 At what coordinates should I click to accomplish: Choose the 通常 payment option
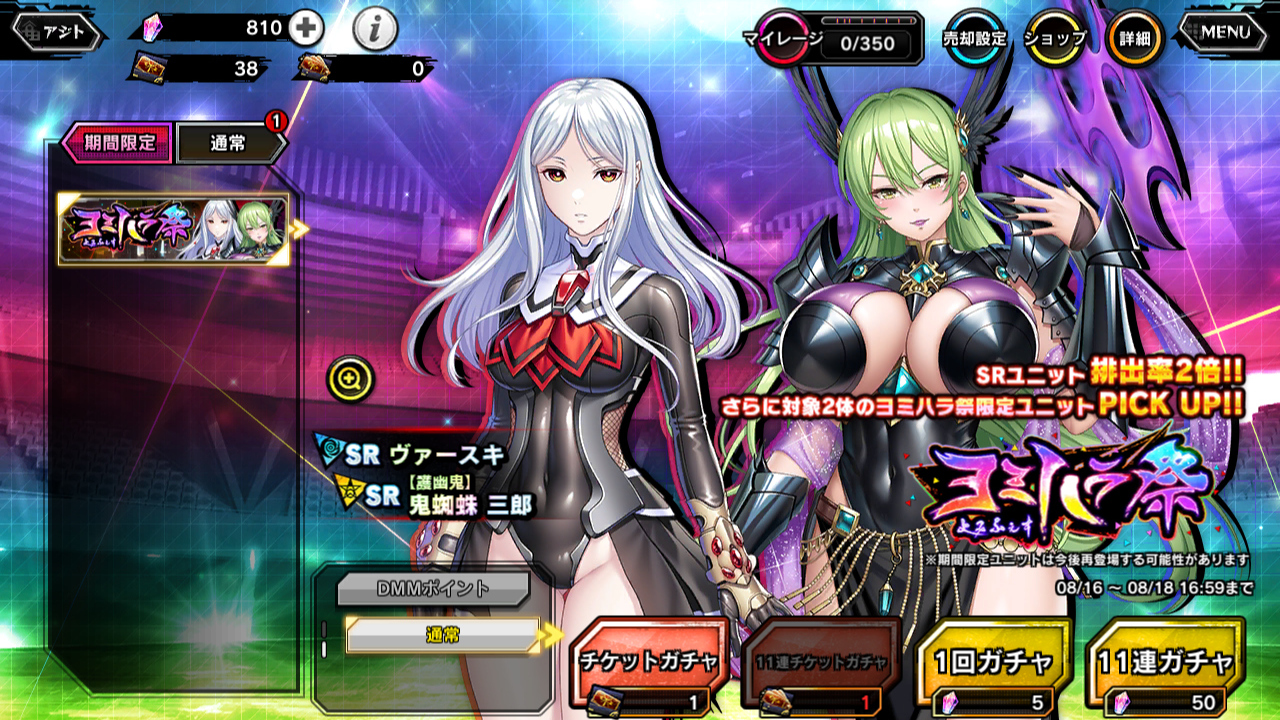tap(442, 635)
